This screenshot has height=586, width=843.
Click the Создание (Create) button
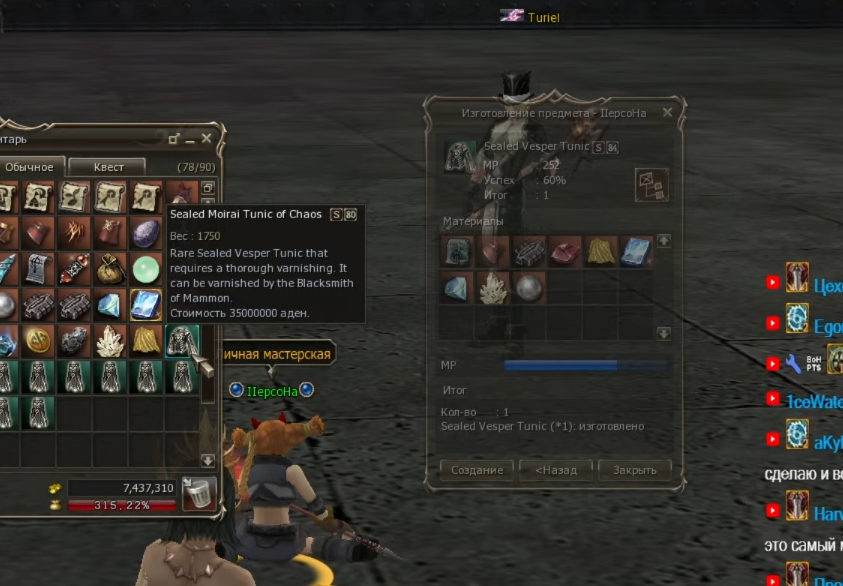point(477,470)
